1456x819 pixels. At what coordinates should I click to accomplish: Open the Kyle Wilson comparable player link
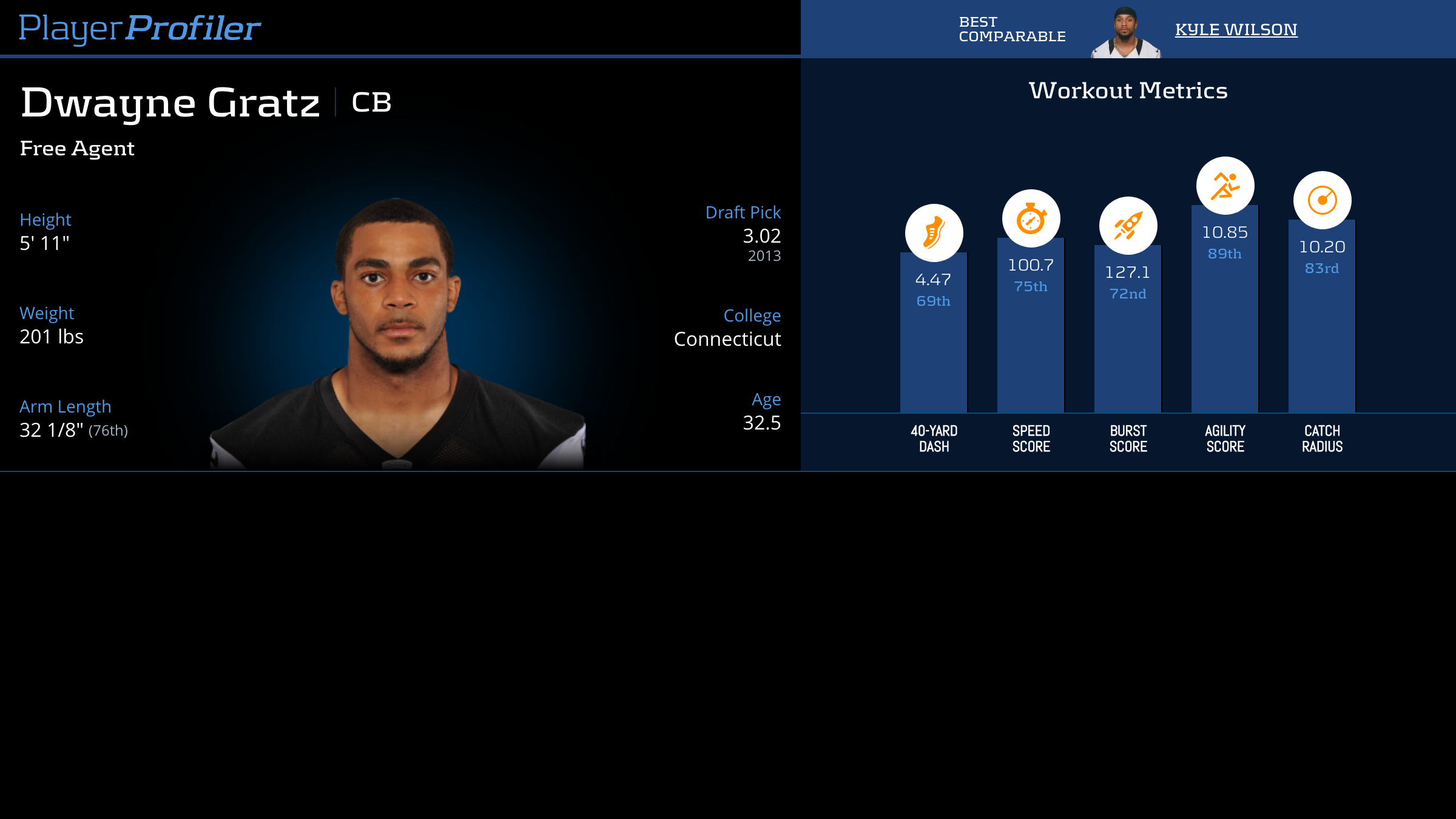[x=1236, y=30]
